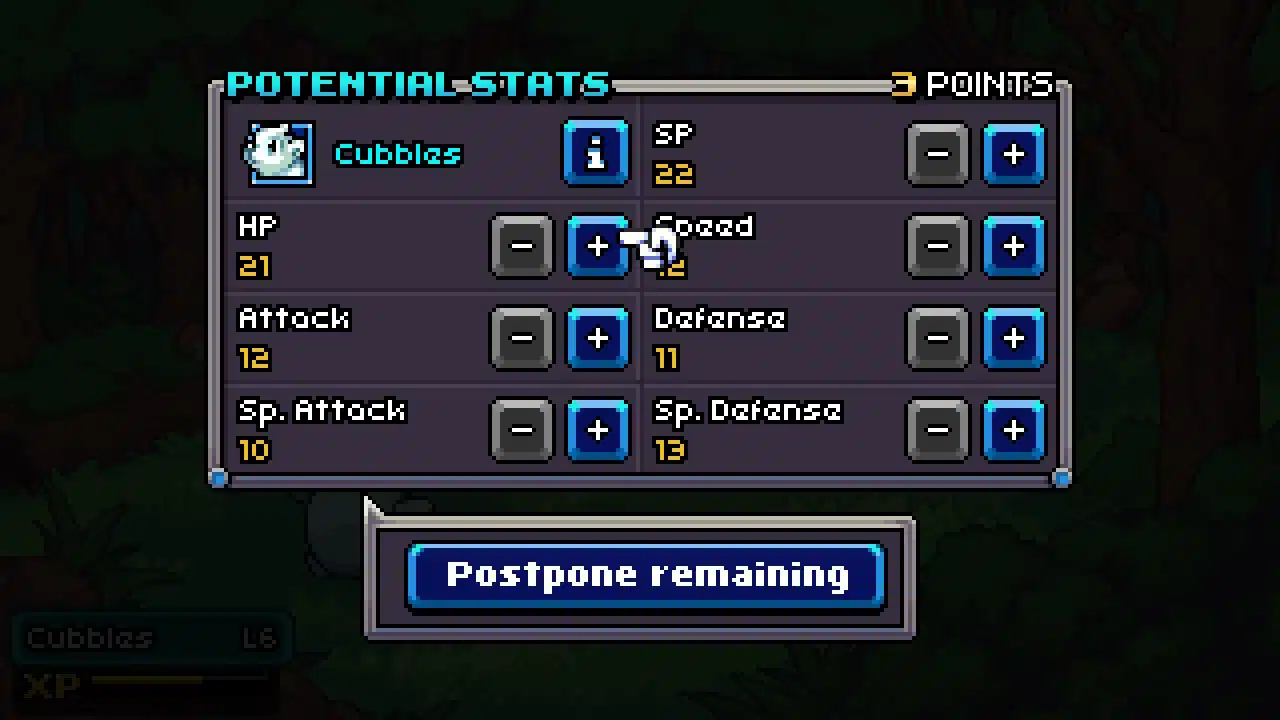
Task: Increase the Sp. Attack stat
Action: coord(597,430)
